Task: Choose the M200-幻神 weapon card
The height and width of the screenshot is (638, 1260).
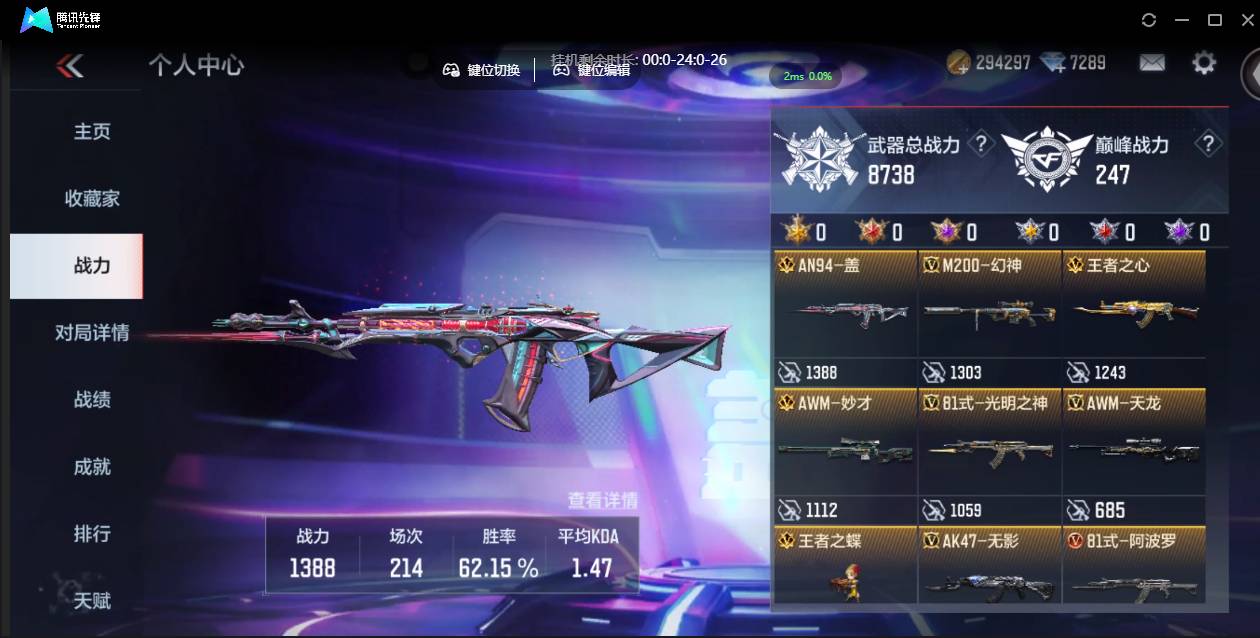Action: coord(989,317)
